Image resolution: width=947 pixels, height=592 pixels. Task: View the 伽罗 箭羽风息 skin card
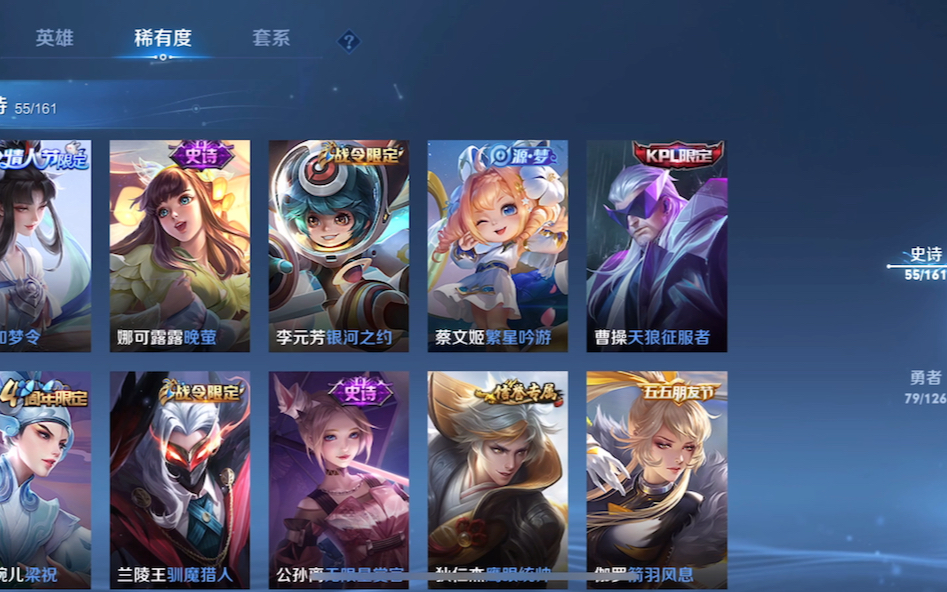pyautogui.click(x=656, y=480)
